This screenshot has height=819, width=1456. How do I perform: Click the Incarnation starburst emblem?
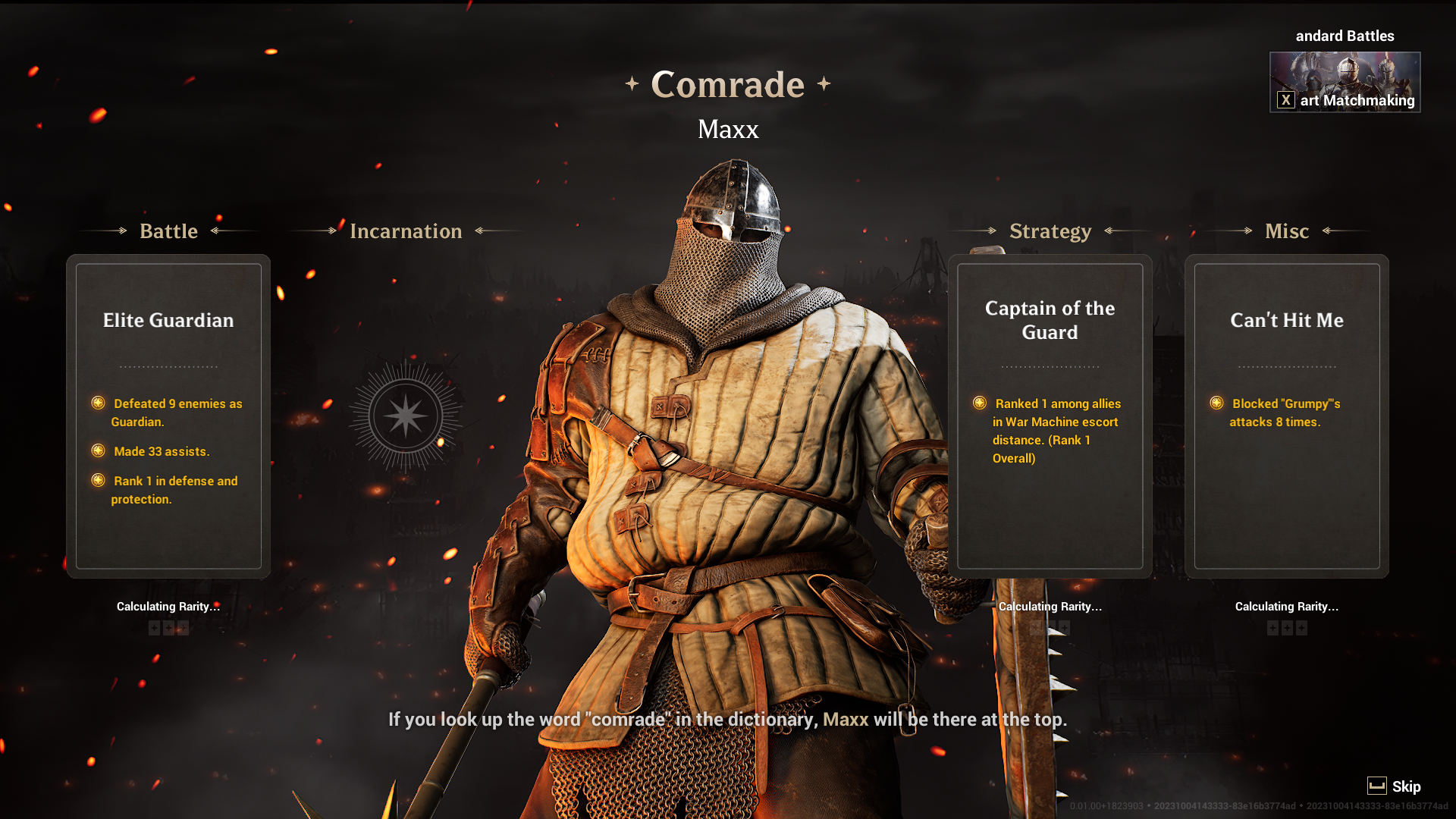click(406, 416)
